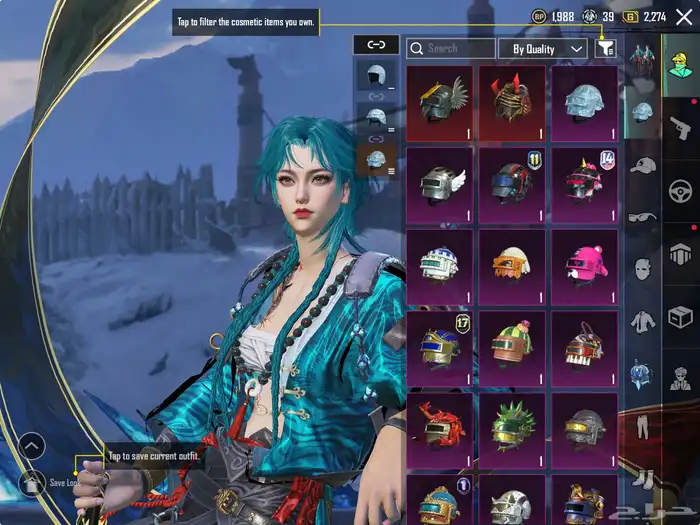Open the pants category
Screen dimensions: 700x525
pyautogui.click(x=641, y=425)
